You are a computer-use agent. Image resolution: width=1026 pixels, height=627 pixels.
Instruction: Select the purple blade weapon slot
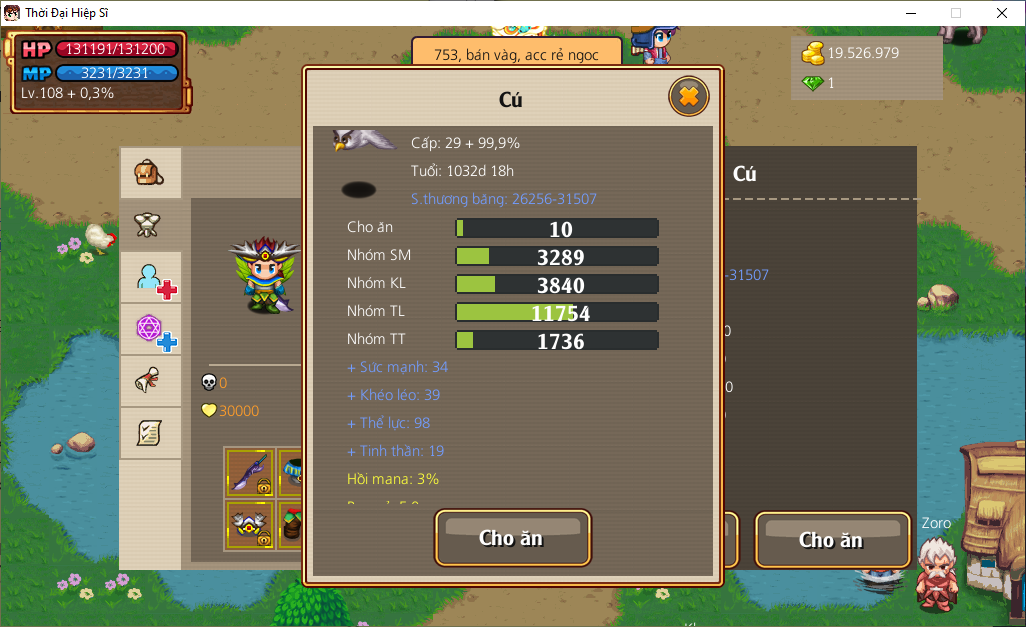tap(249, 471)
